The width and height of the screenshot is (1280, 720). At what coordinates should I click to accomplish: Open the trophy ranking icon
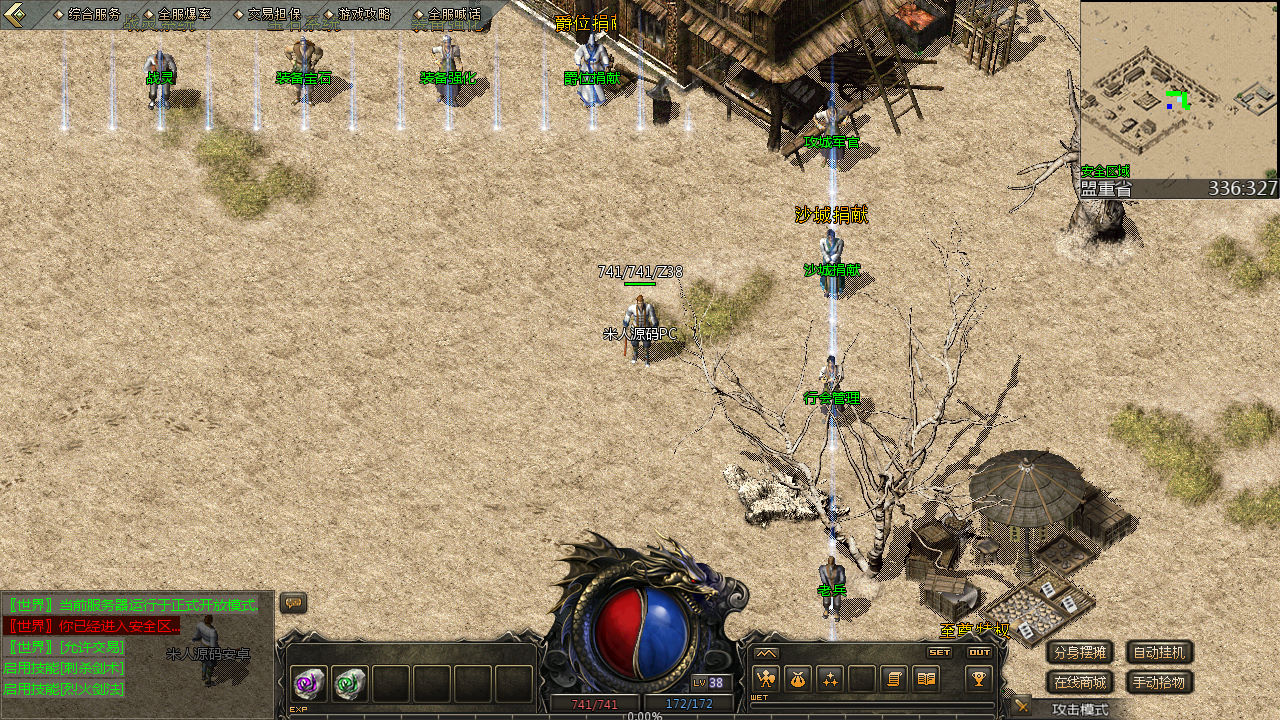(979, 679)
